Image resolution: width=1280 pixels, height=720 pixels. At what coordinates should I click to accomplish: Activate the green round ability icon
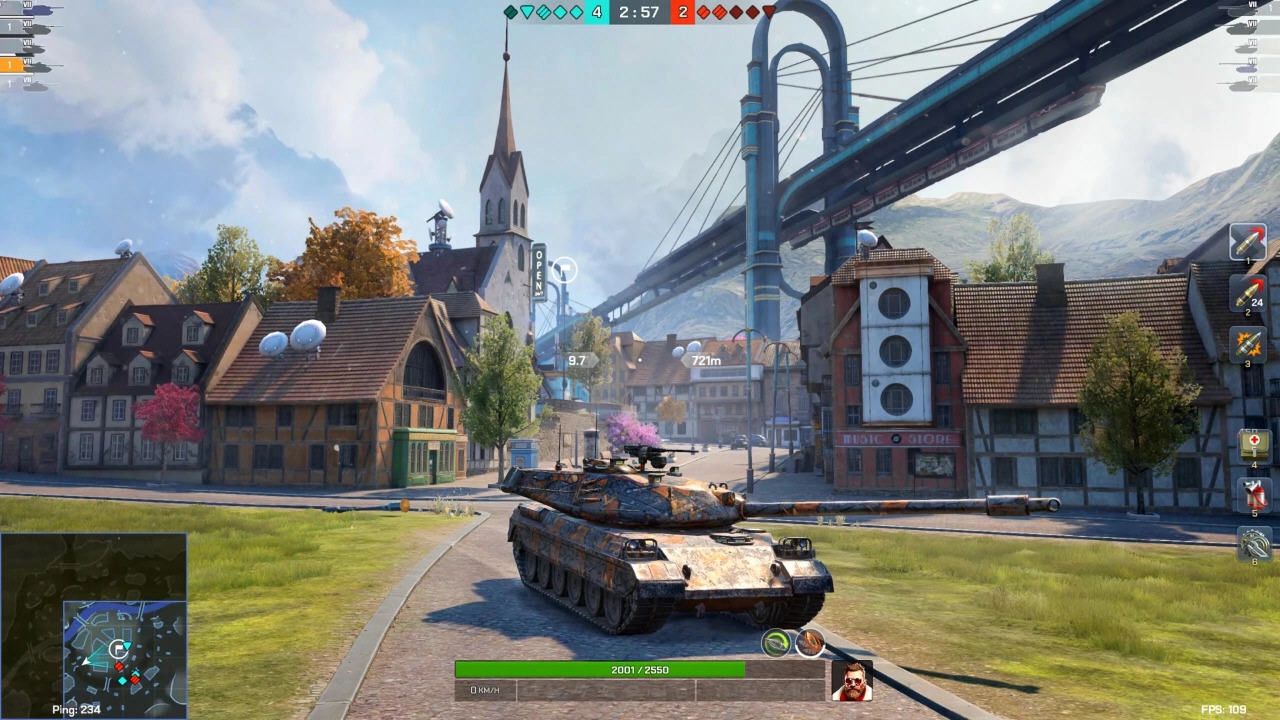[776, 643]
